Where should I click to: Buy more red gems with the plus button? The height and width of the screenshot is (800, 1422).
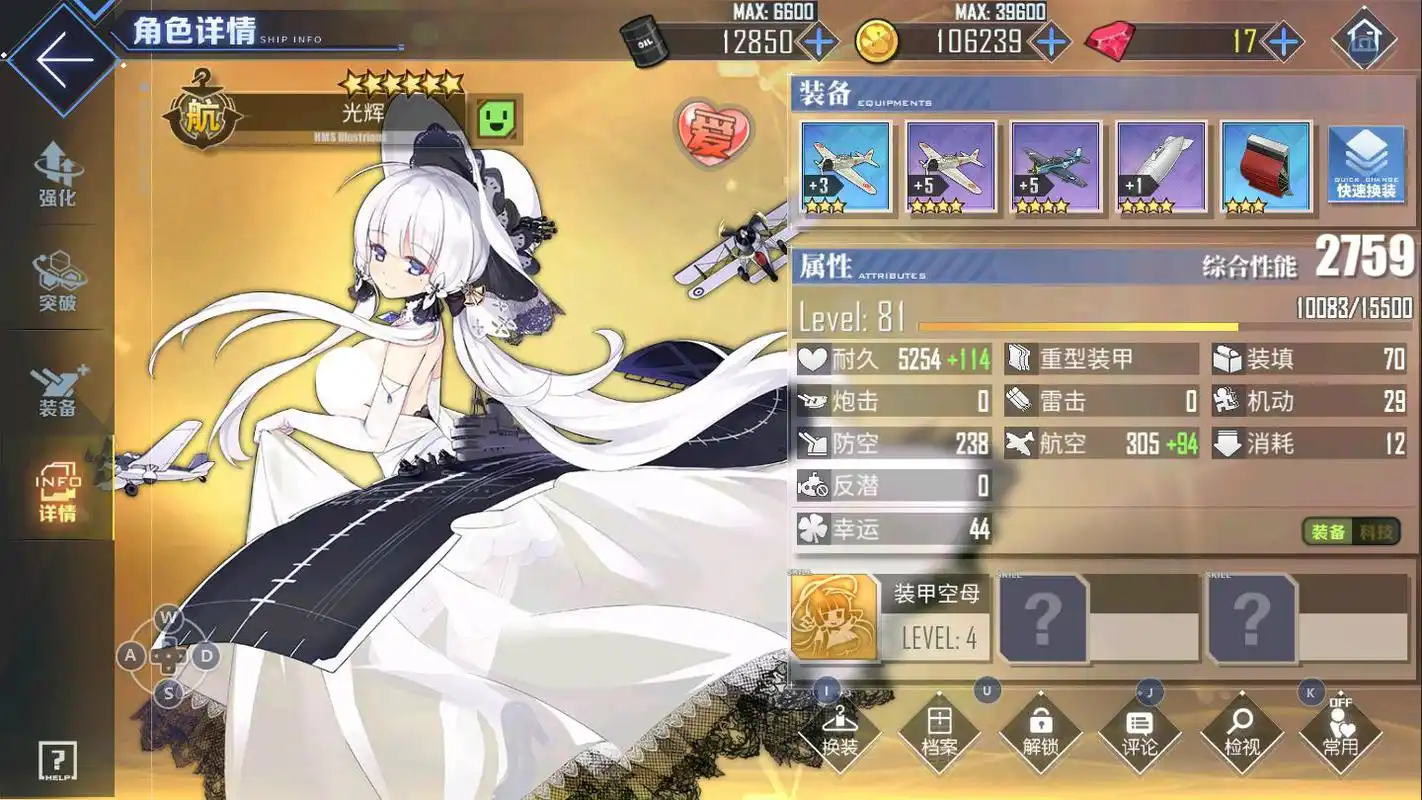1282,42
